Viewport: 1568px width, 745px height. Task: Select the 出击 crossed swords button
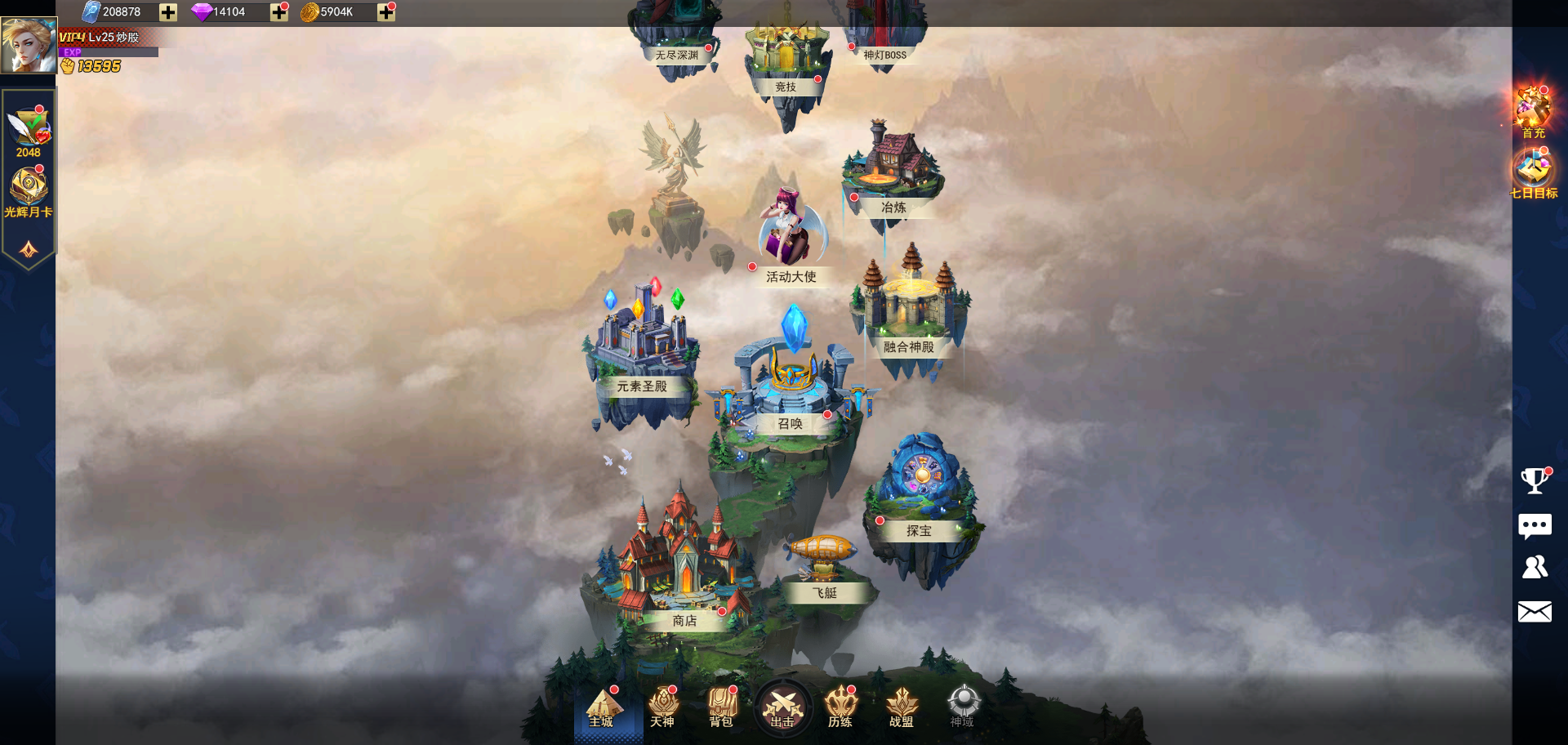click(782, 707)
